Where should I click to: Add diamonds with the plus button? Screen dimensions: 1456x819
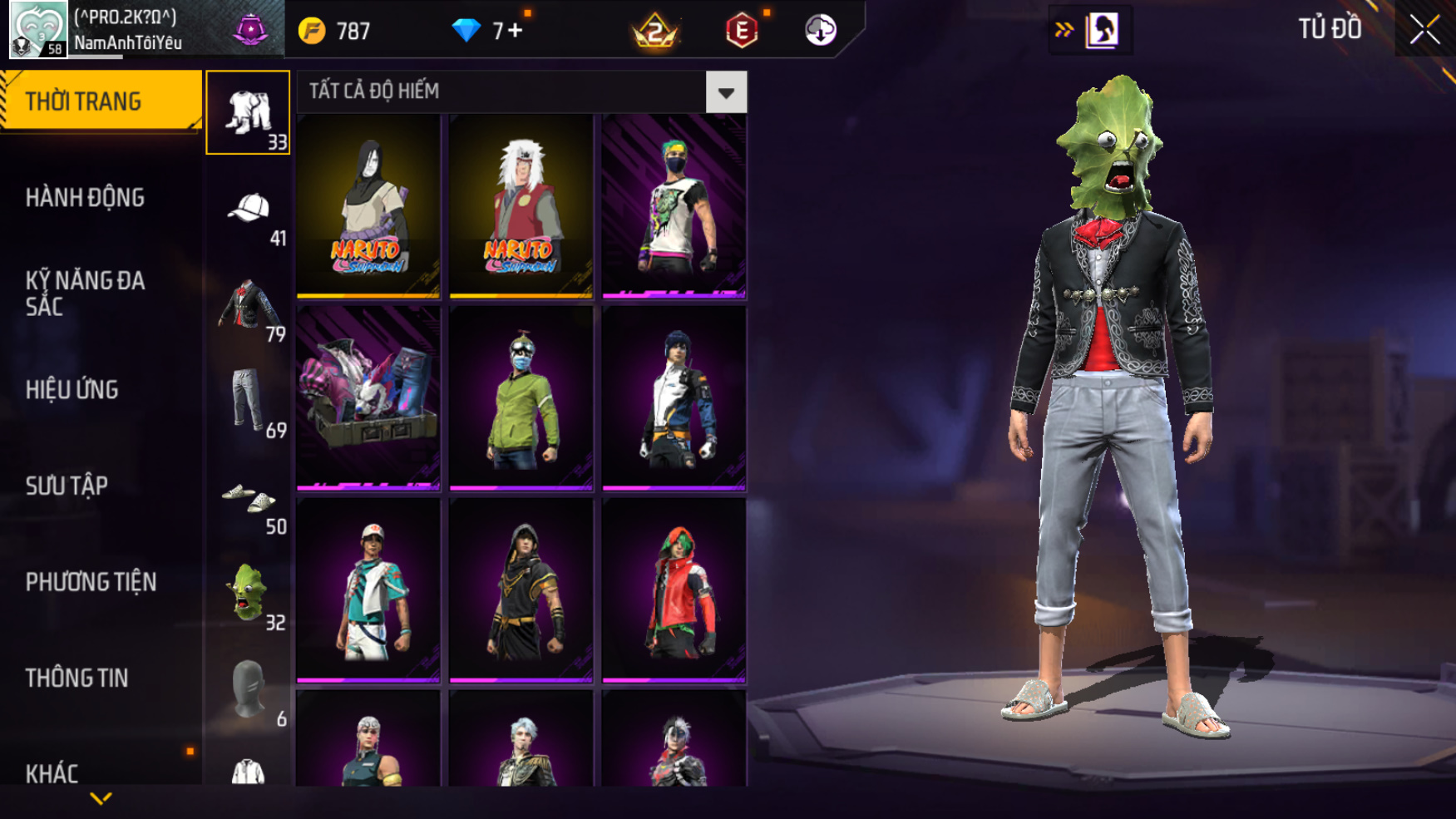click(516, 32)
